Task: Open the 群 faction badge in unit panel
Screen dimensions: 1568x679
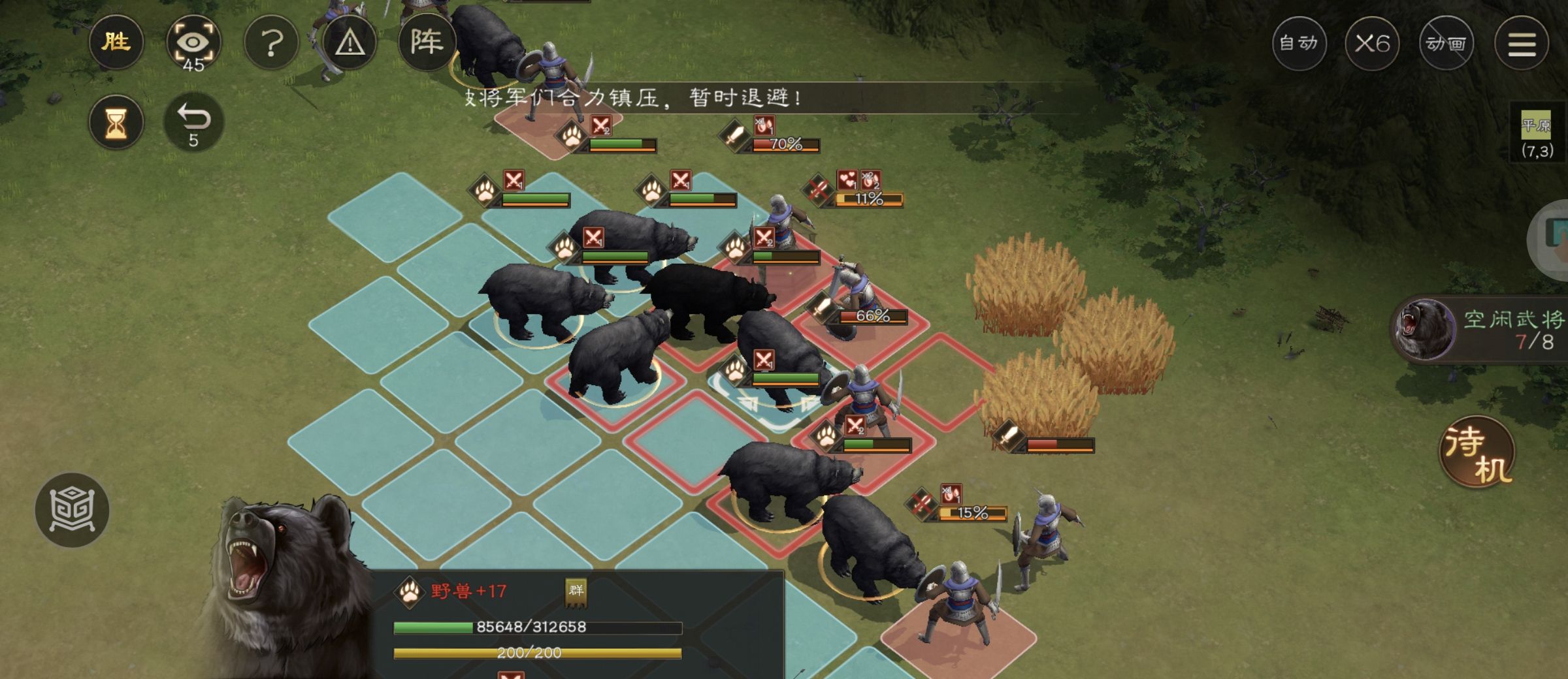Action: 576,591
